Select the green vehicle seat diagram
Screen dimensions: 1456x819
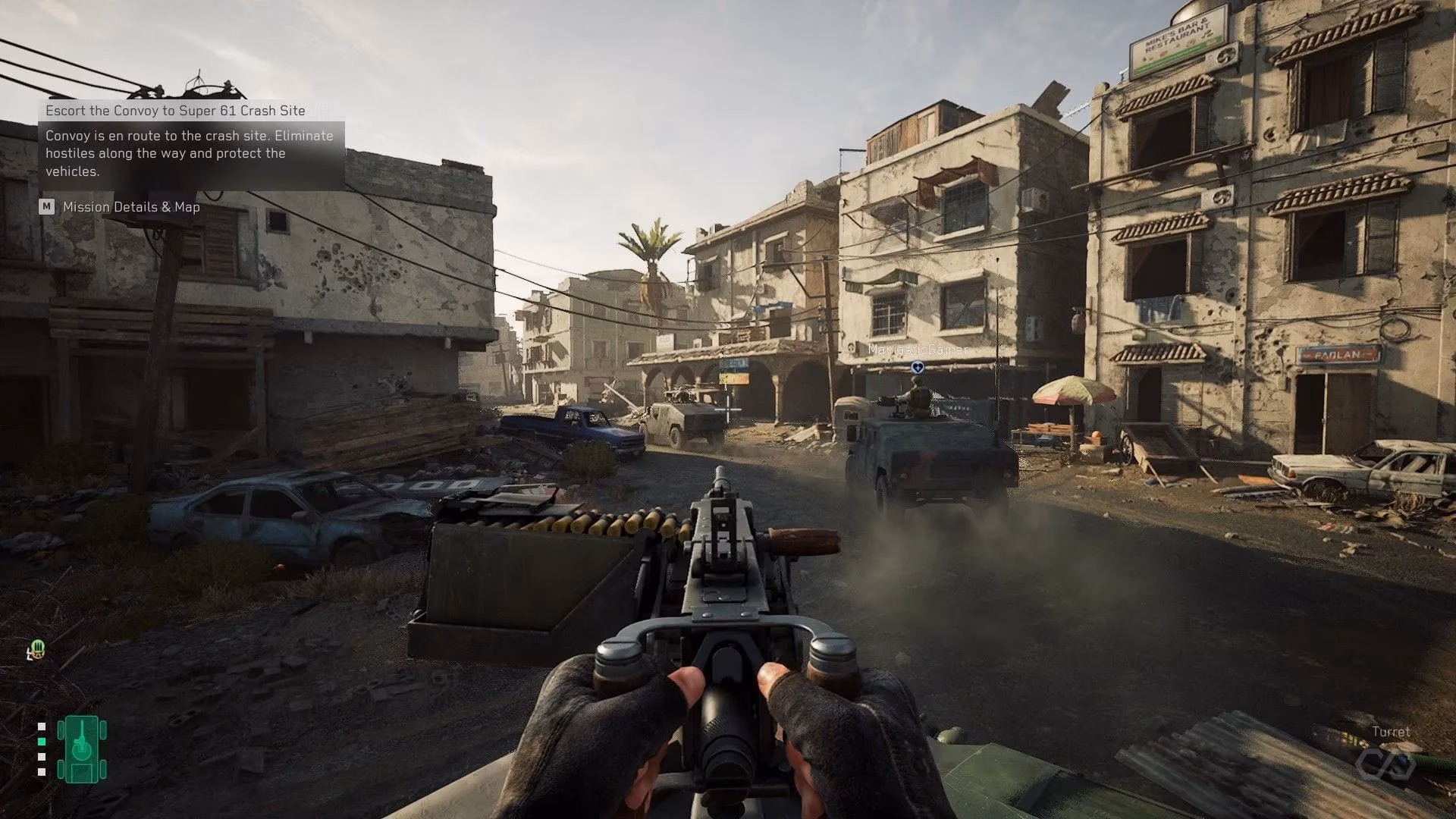[82, 748]
